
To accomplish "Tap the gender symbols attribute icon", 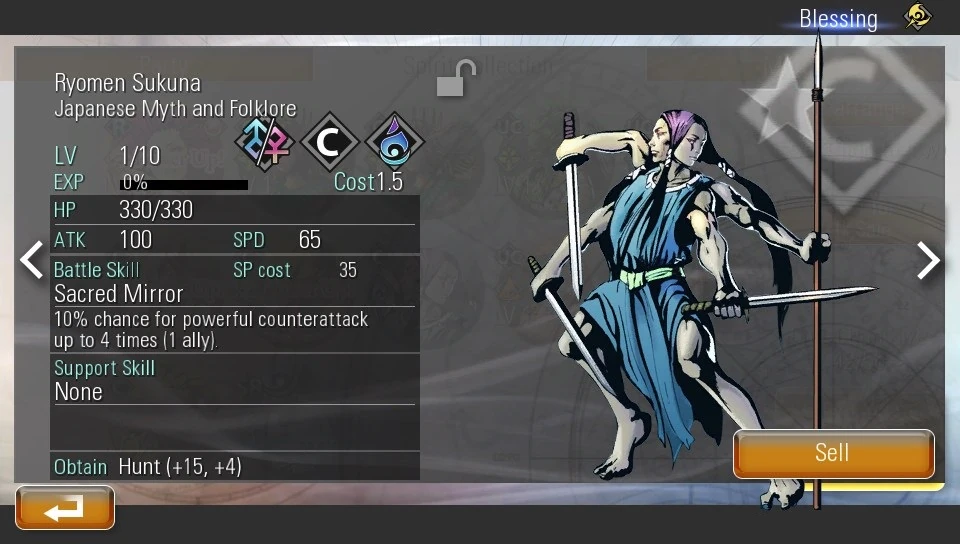I will tap(266, 142).
